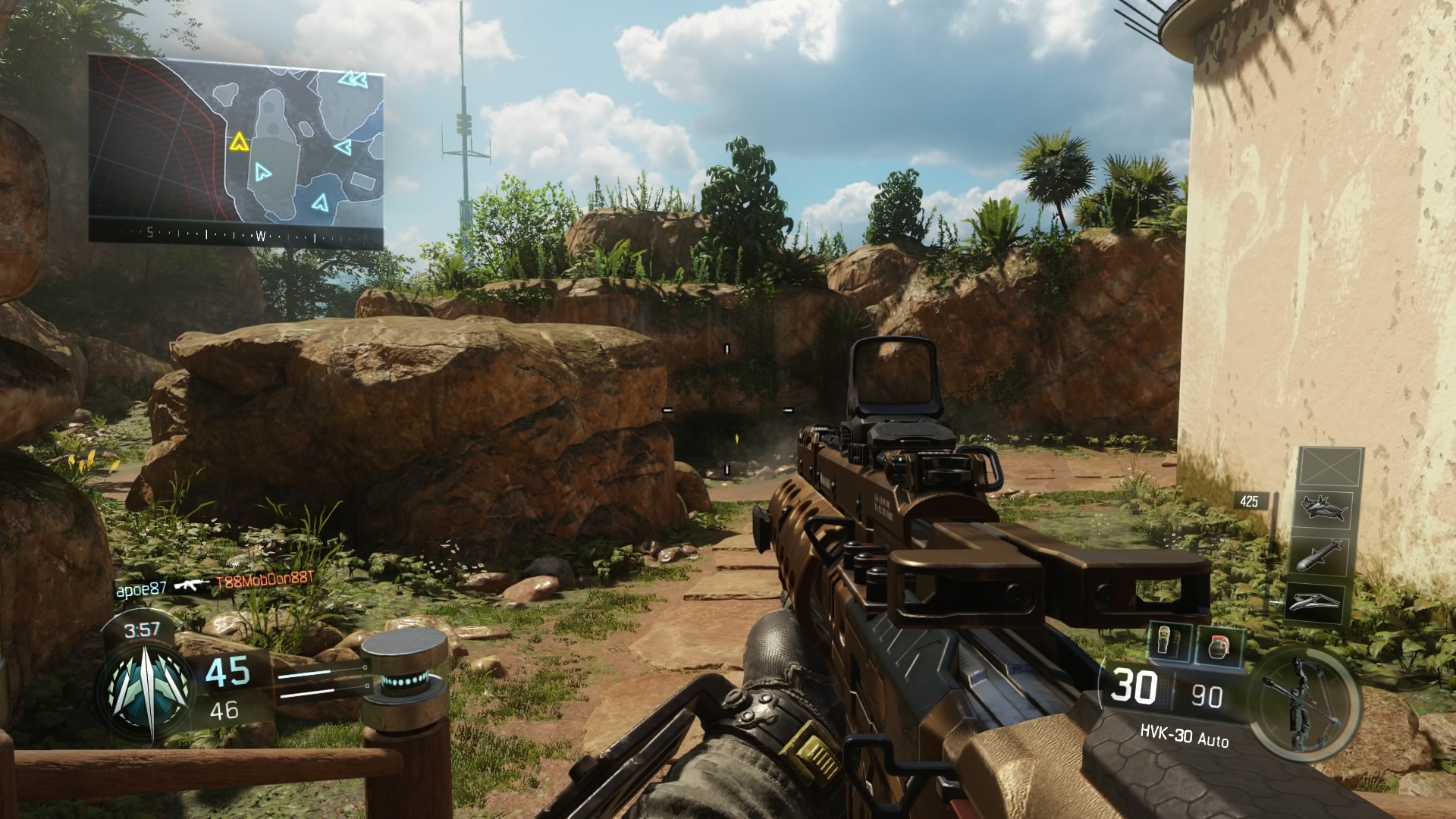Screen dimensions: 1456x819
Task: Activate the missile scorestreak icon
Action: coord(1320,557)
